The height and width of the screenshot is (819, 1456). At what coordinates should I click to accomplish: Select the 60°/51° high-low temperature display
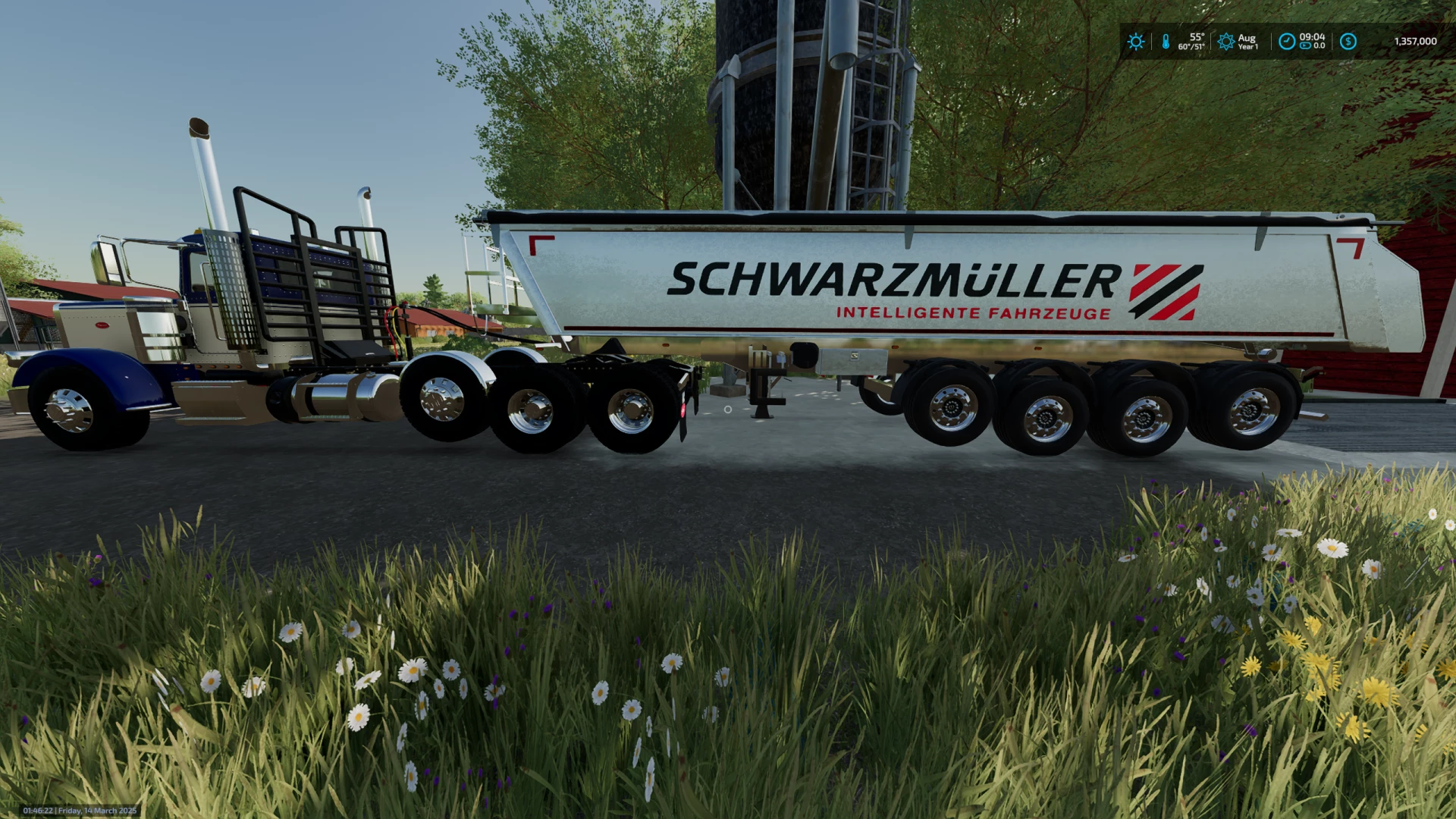point(1192,48)
